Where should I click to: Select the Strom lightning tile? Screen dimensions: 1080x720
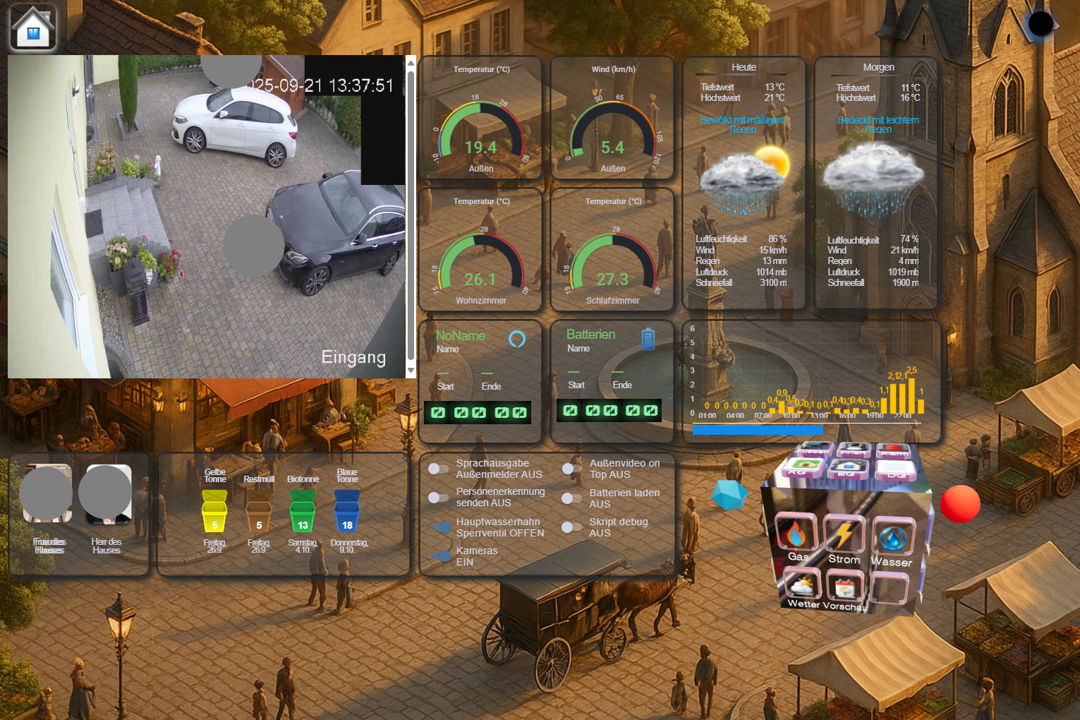point(844,537)
